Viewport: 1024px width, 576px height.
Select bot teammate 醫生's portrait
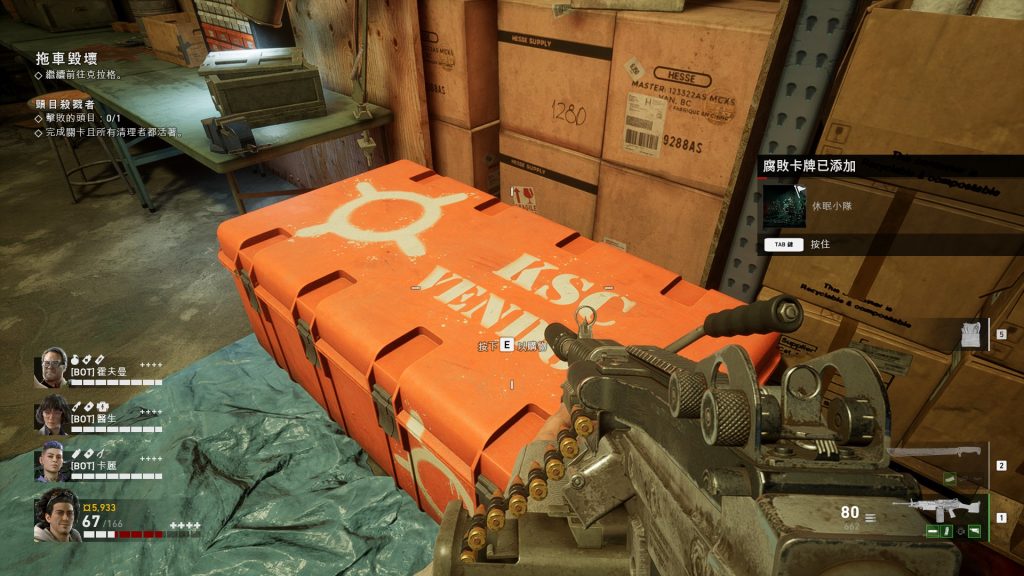click(52, 414)
